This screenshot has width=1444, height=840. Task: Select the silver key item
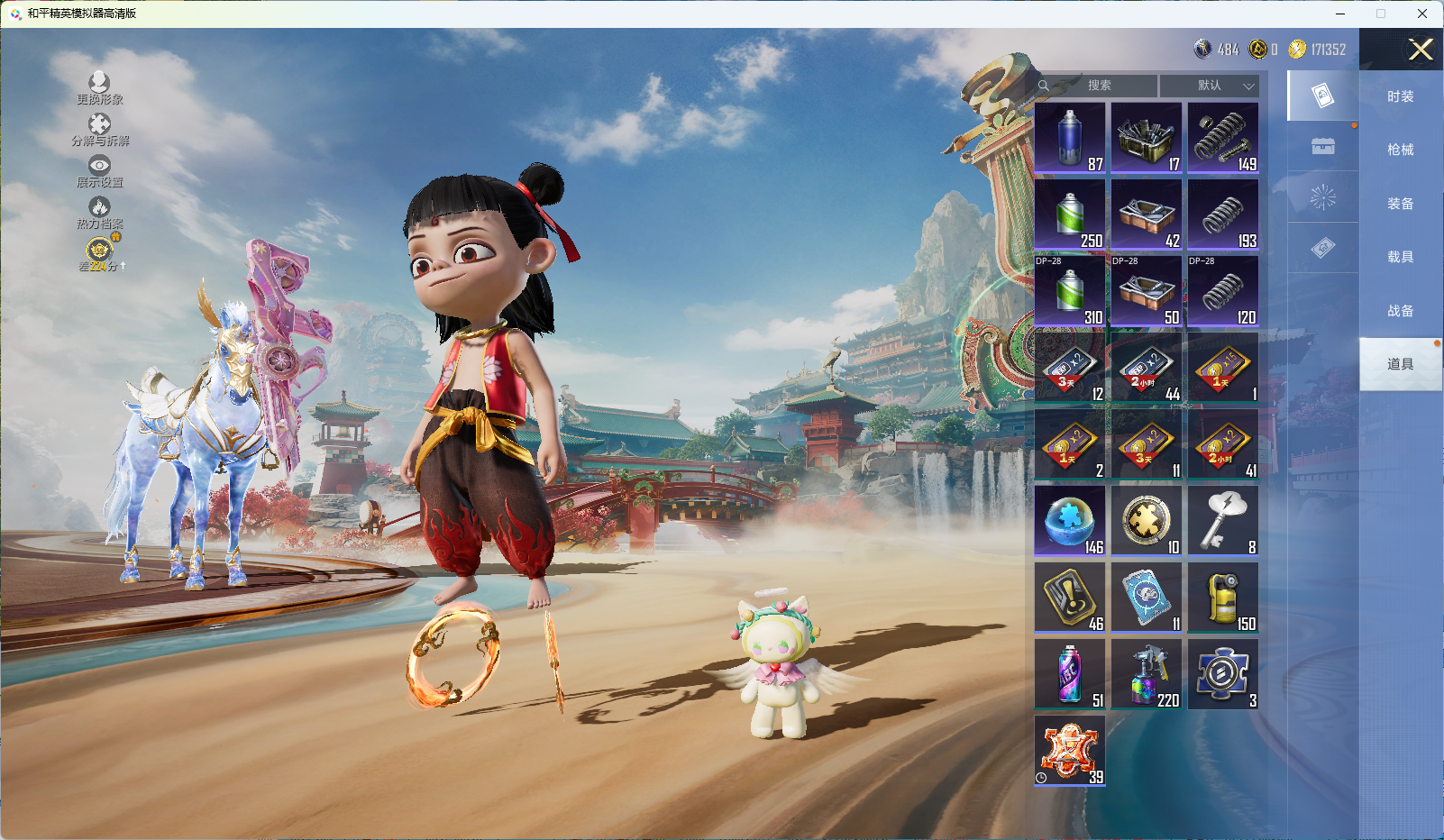click(x=1223, y=520)
